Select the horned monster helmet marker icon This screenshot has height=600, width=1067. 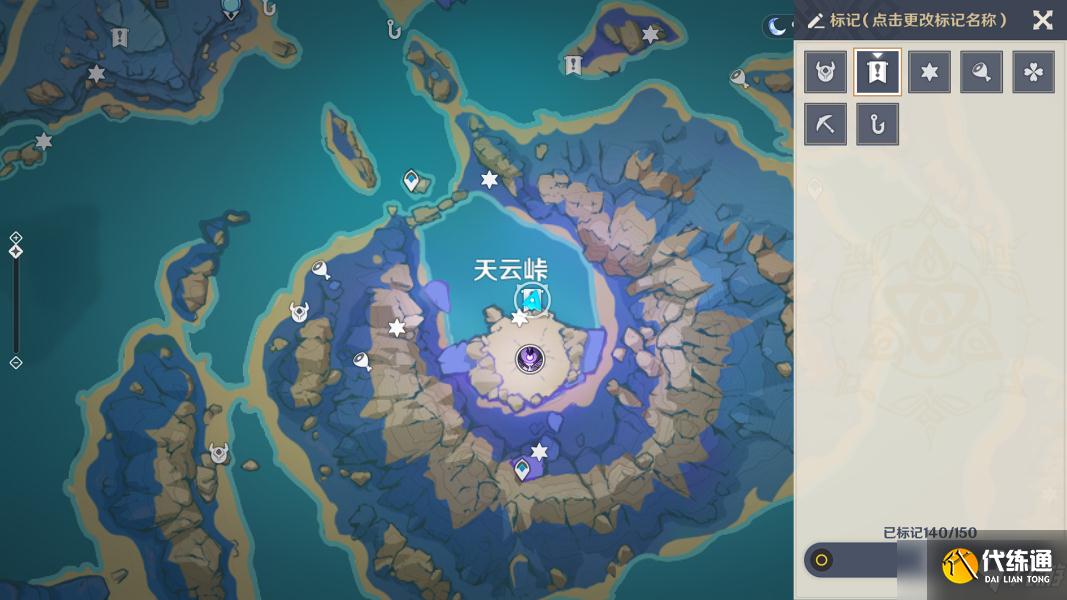(x=825, y=73)
